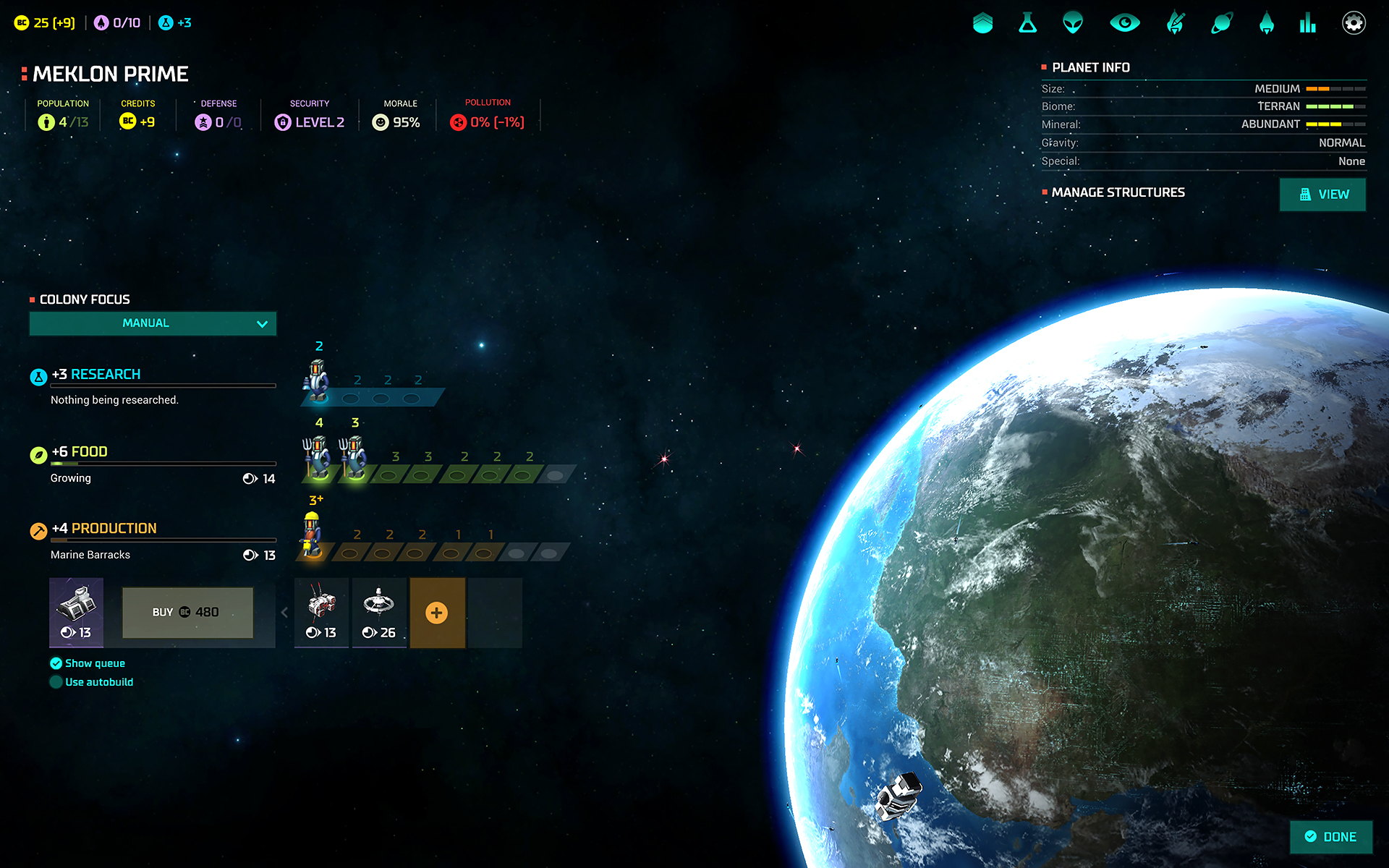The height and width of the screenshot is (868, 1389).
Task: Toggle the Show queue checkbox
Action: coord(56,663)
